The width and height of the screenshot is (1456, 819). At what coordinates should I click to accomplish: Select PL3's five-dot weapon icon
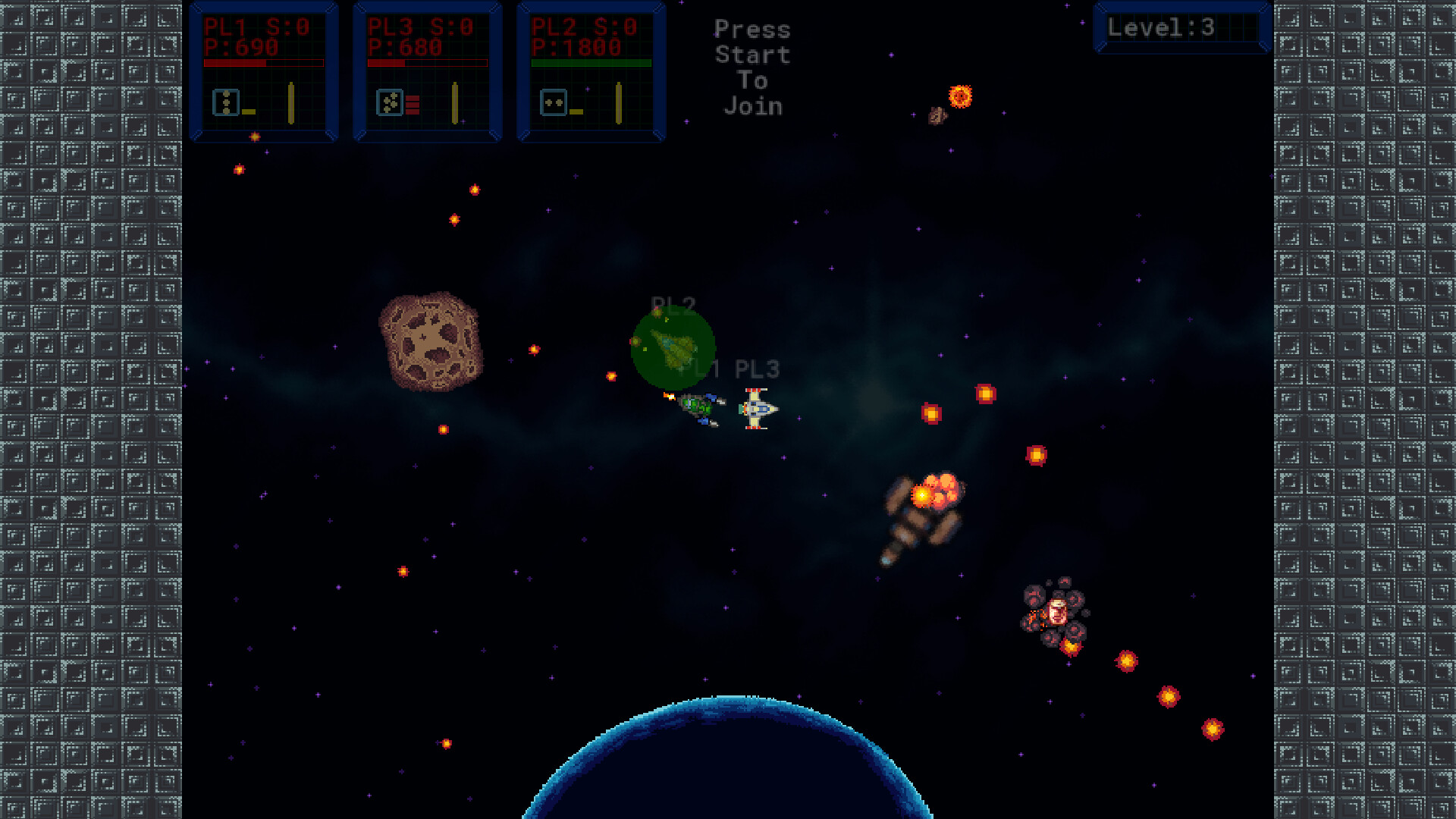389,102
